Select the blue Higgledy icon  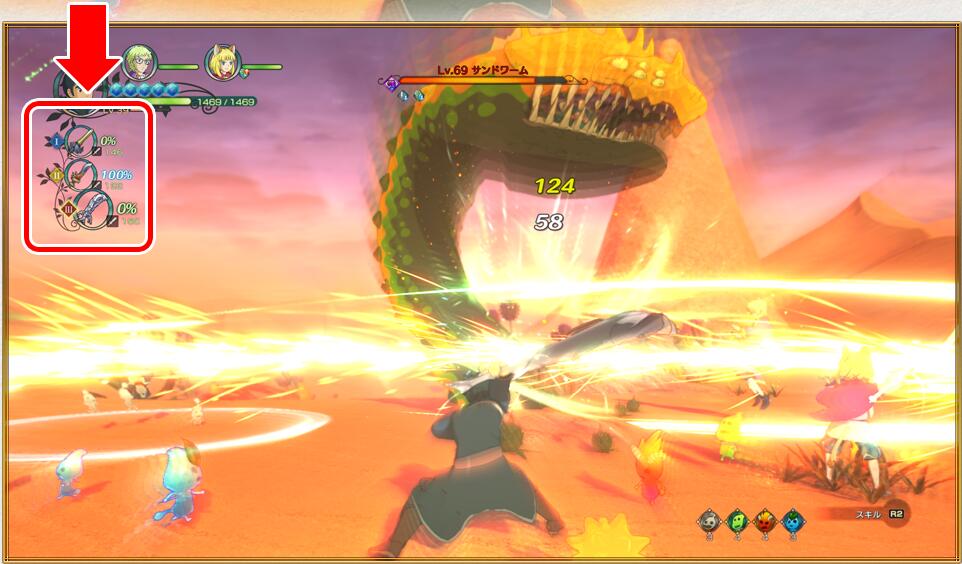coord(792,521)
